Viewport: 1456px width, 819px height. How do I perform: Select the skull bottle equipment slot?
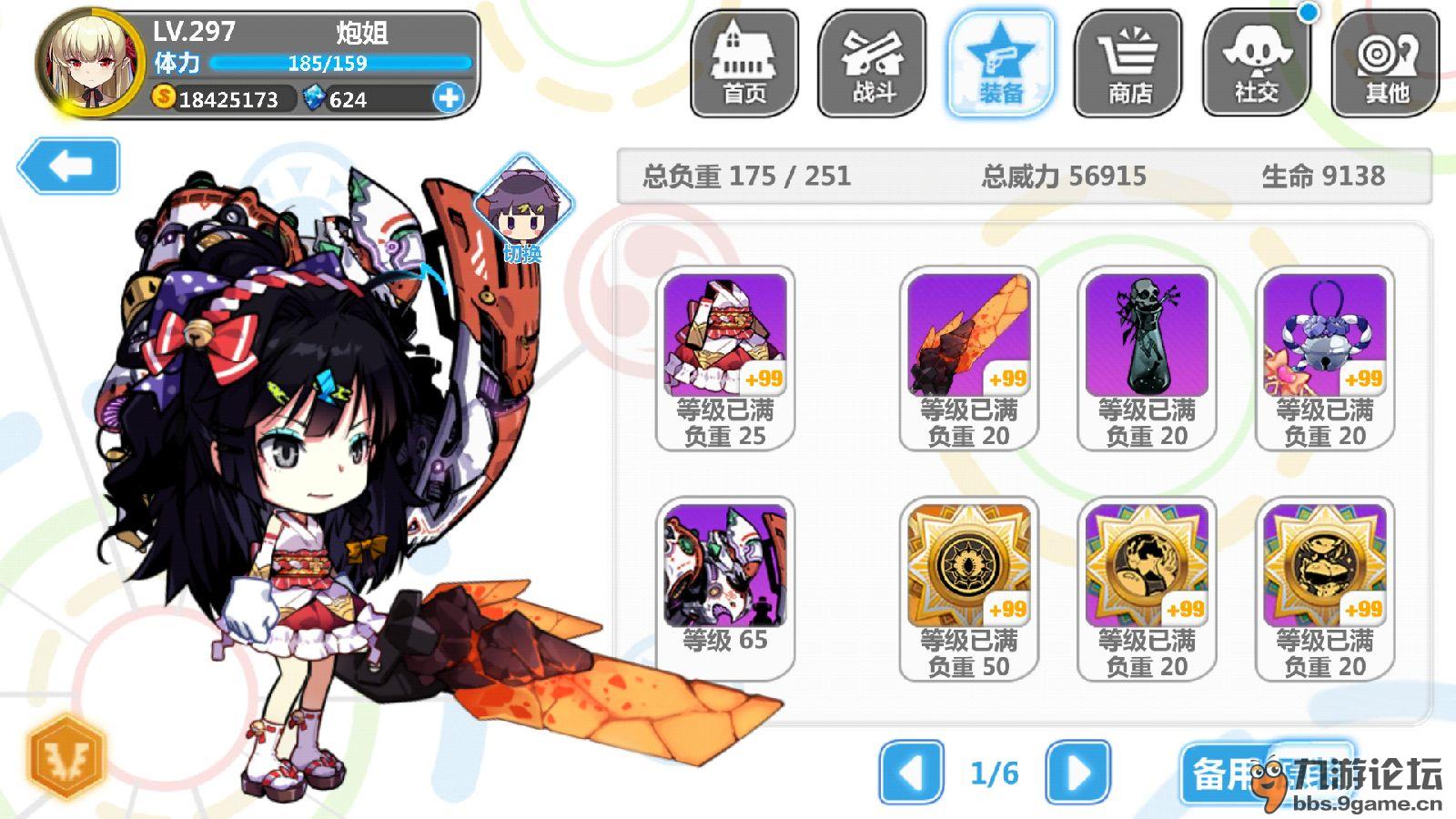click(x=1147, y=358)
